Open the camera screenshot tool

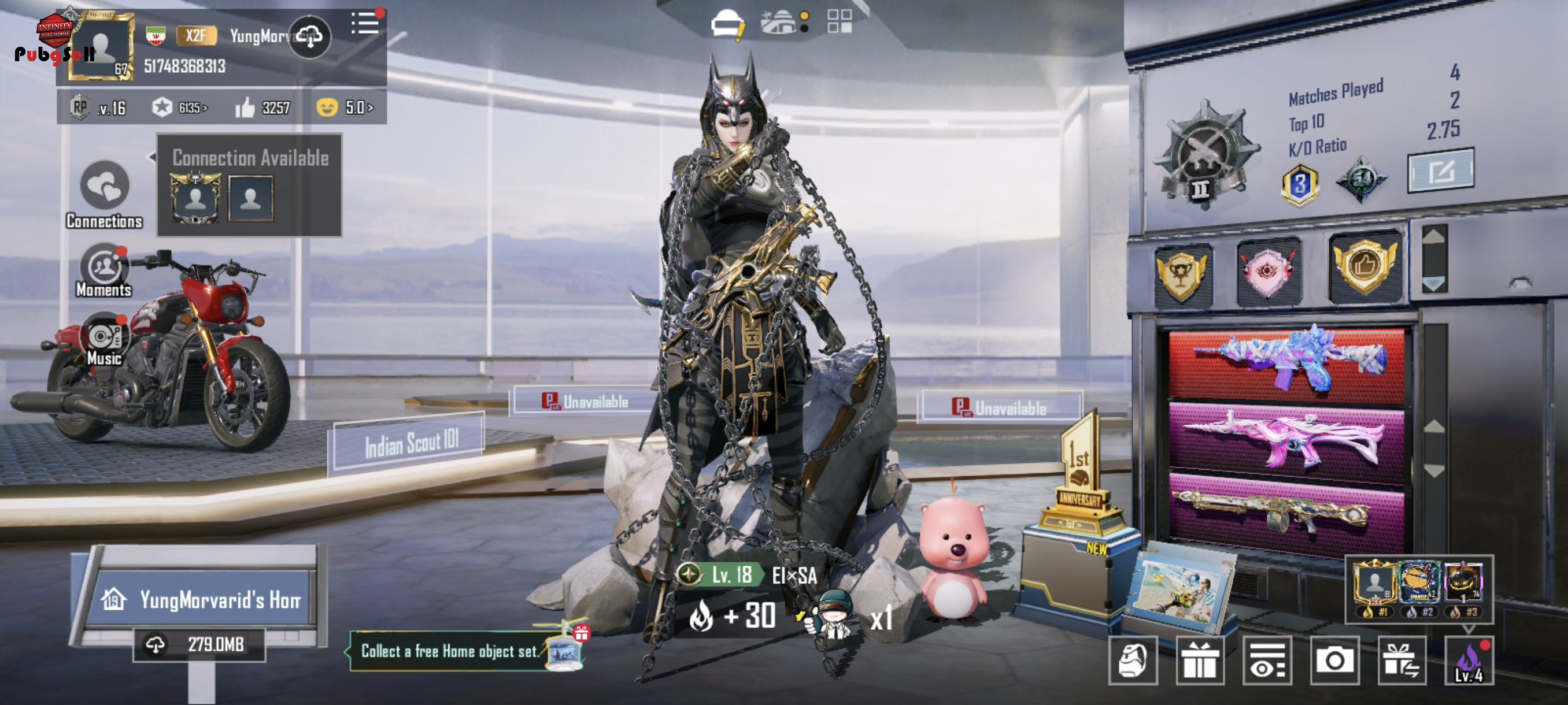coord(1334,661)
